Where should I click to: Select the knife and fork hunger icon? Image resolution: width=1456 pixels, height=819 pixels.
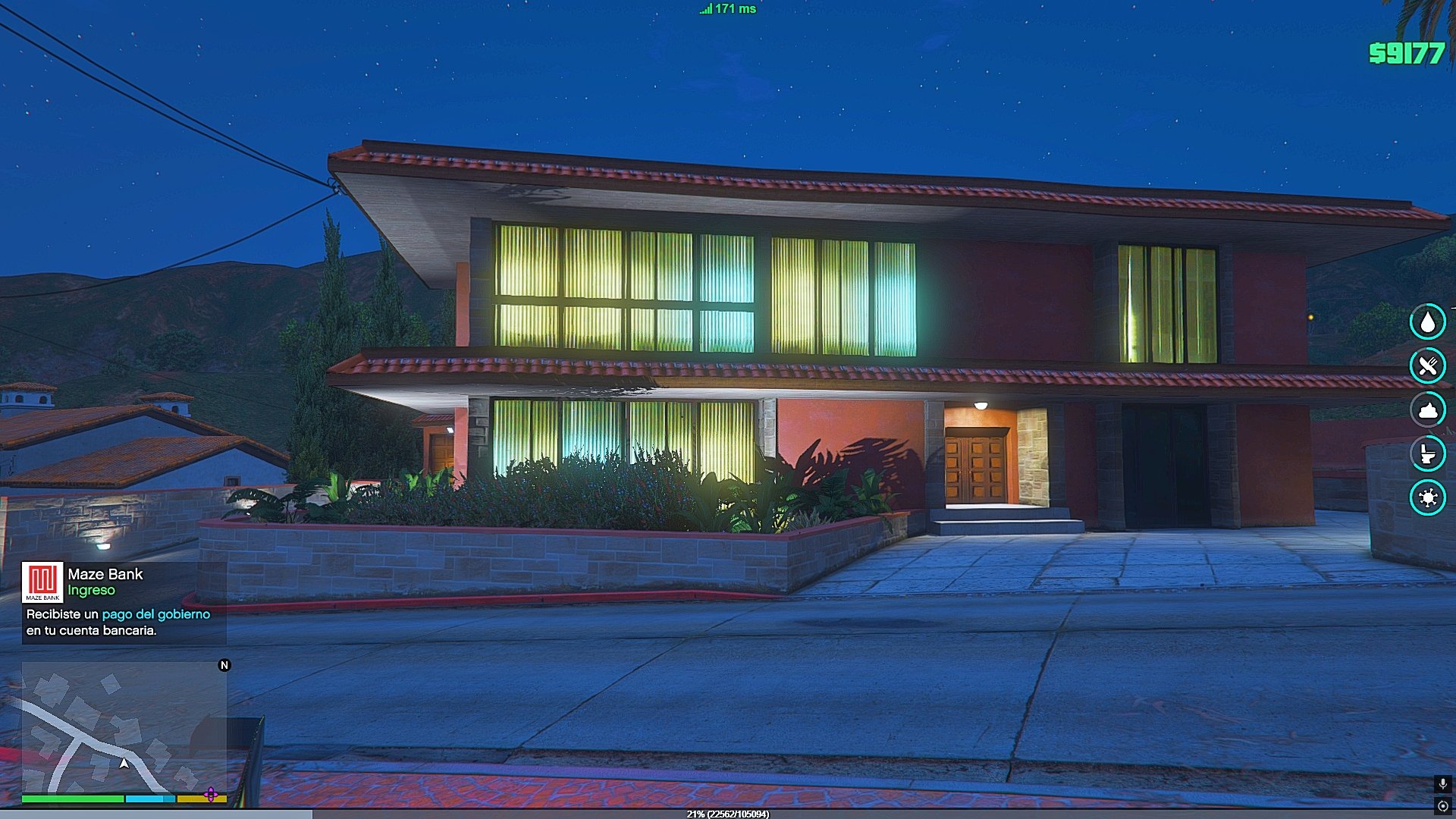(x=1427, y=366)
